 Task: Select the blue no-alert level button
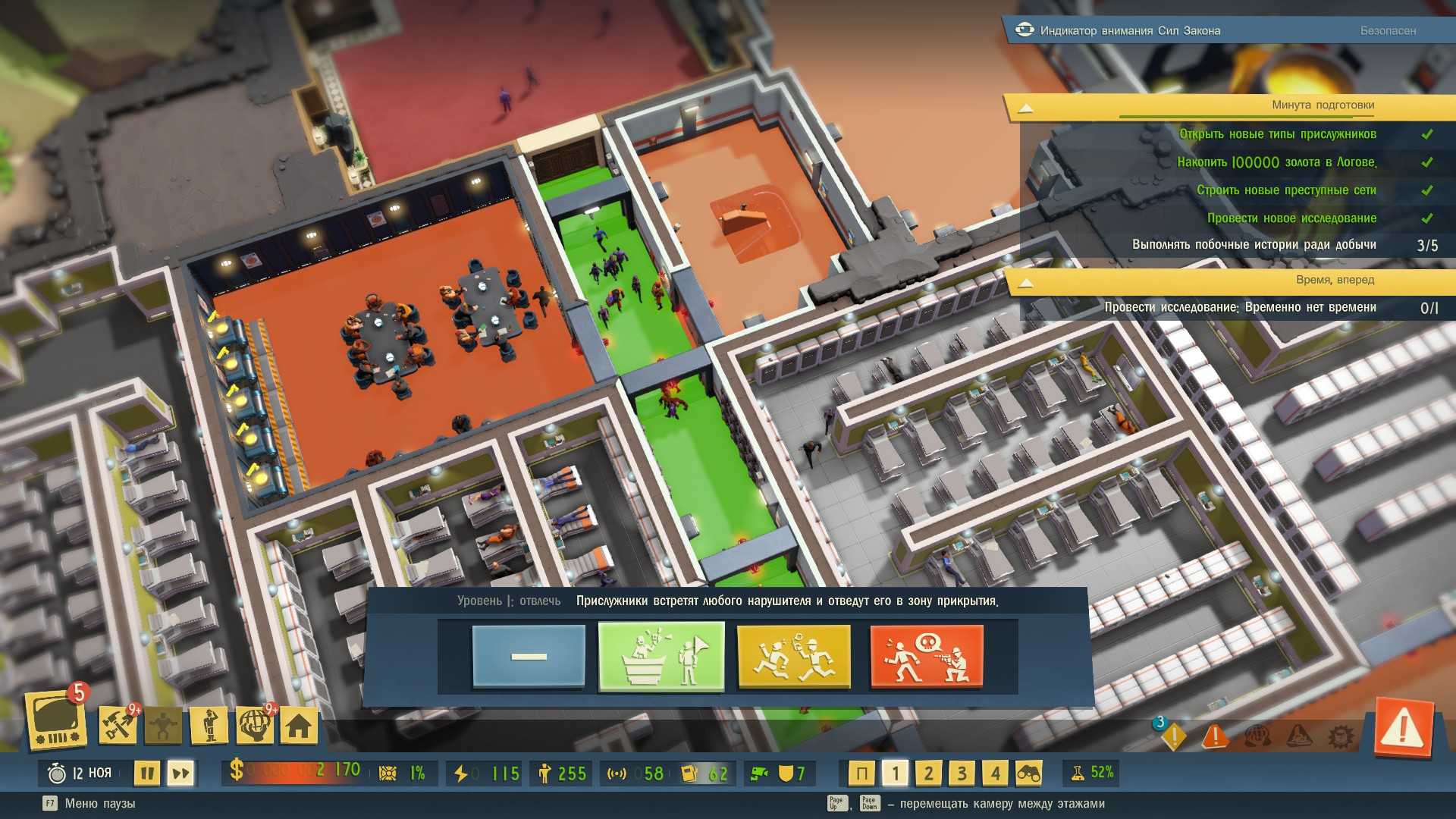[529, 656]
